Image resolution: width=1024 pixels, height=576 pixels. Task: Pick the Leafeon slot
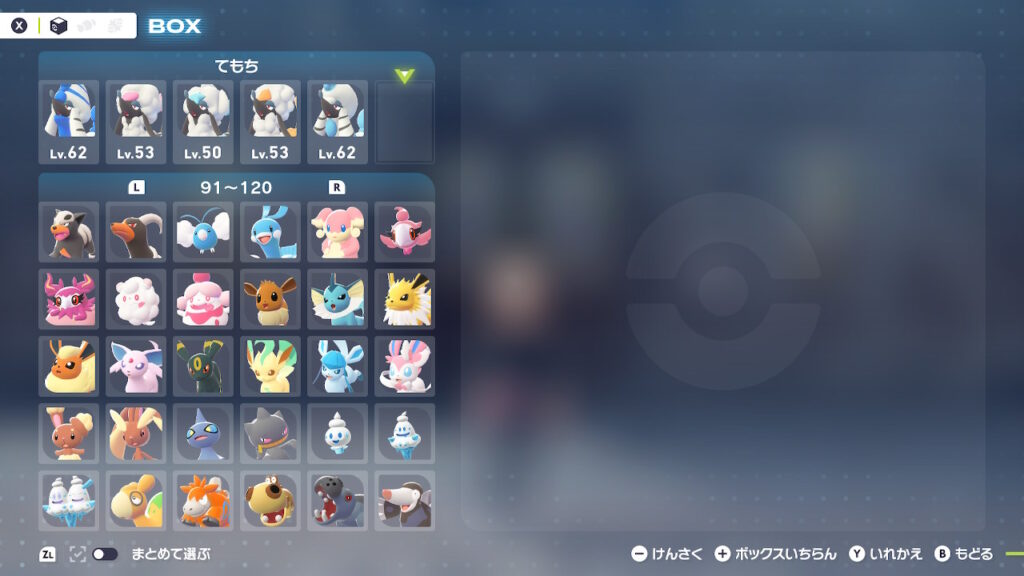coord(270,366)
